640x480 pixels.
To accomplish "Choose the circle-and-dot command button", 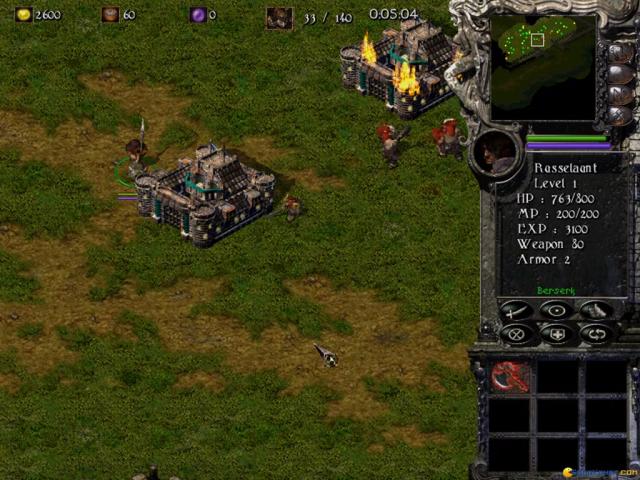I will coord(556,310).
